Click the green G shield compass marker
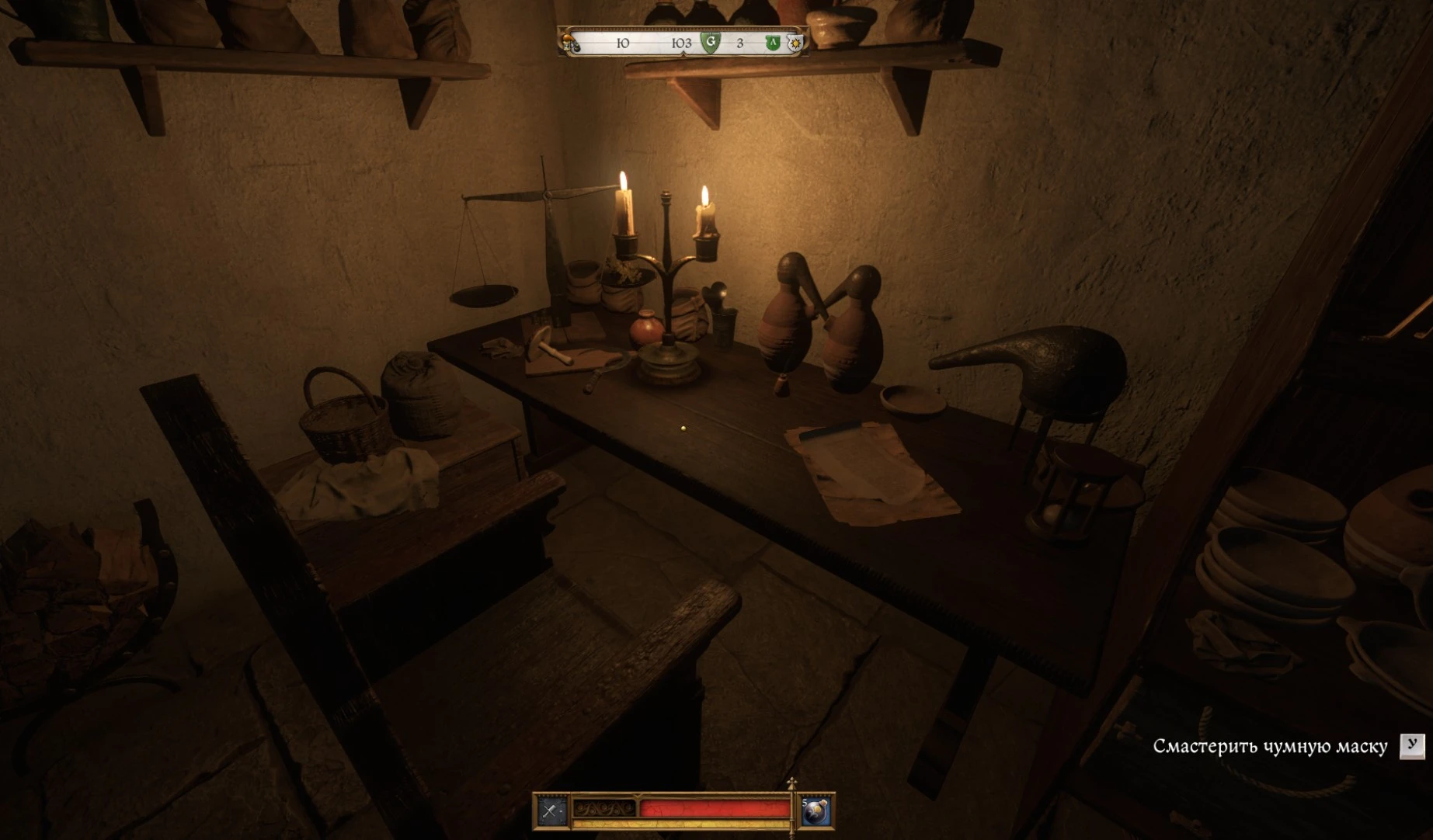The image size is (1433, 840). point(710,42)
